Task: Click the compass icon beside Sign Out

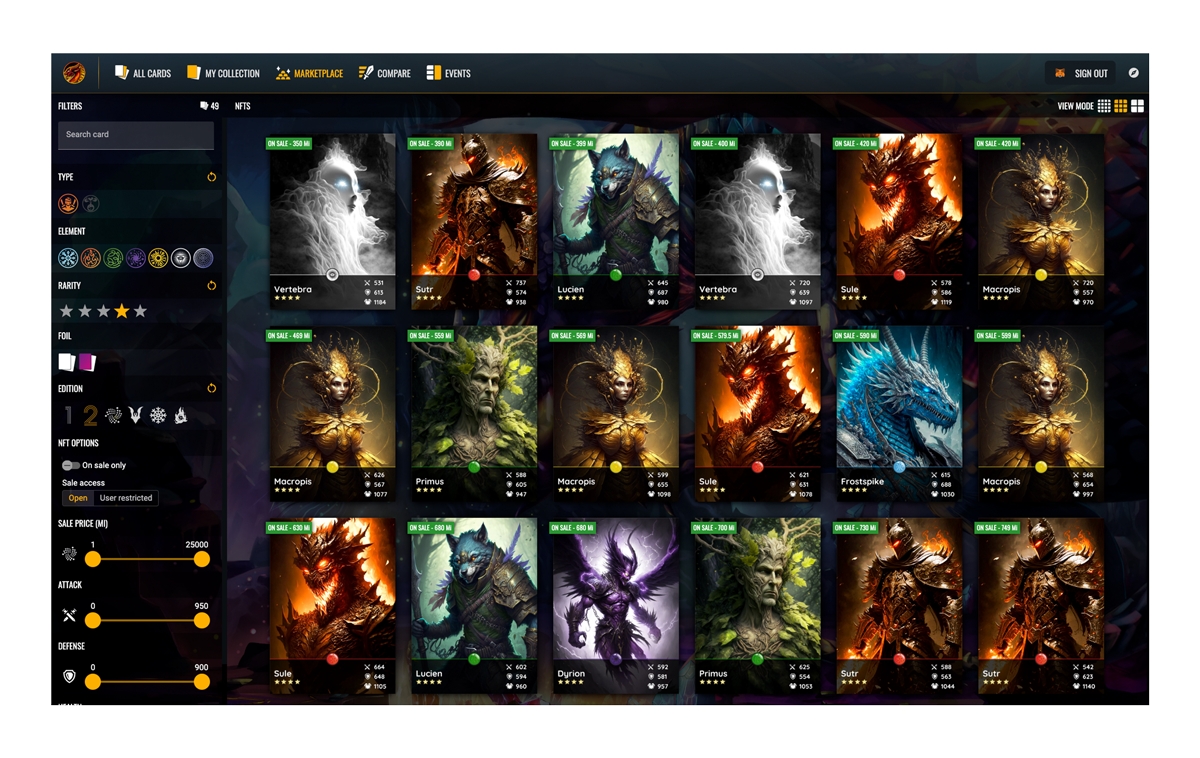Action: point(1134,73)
